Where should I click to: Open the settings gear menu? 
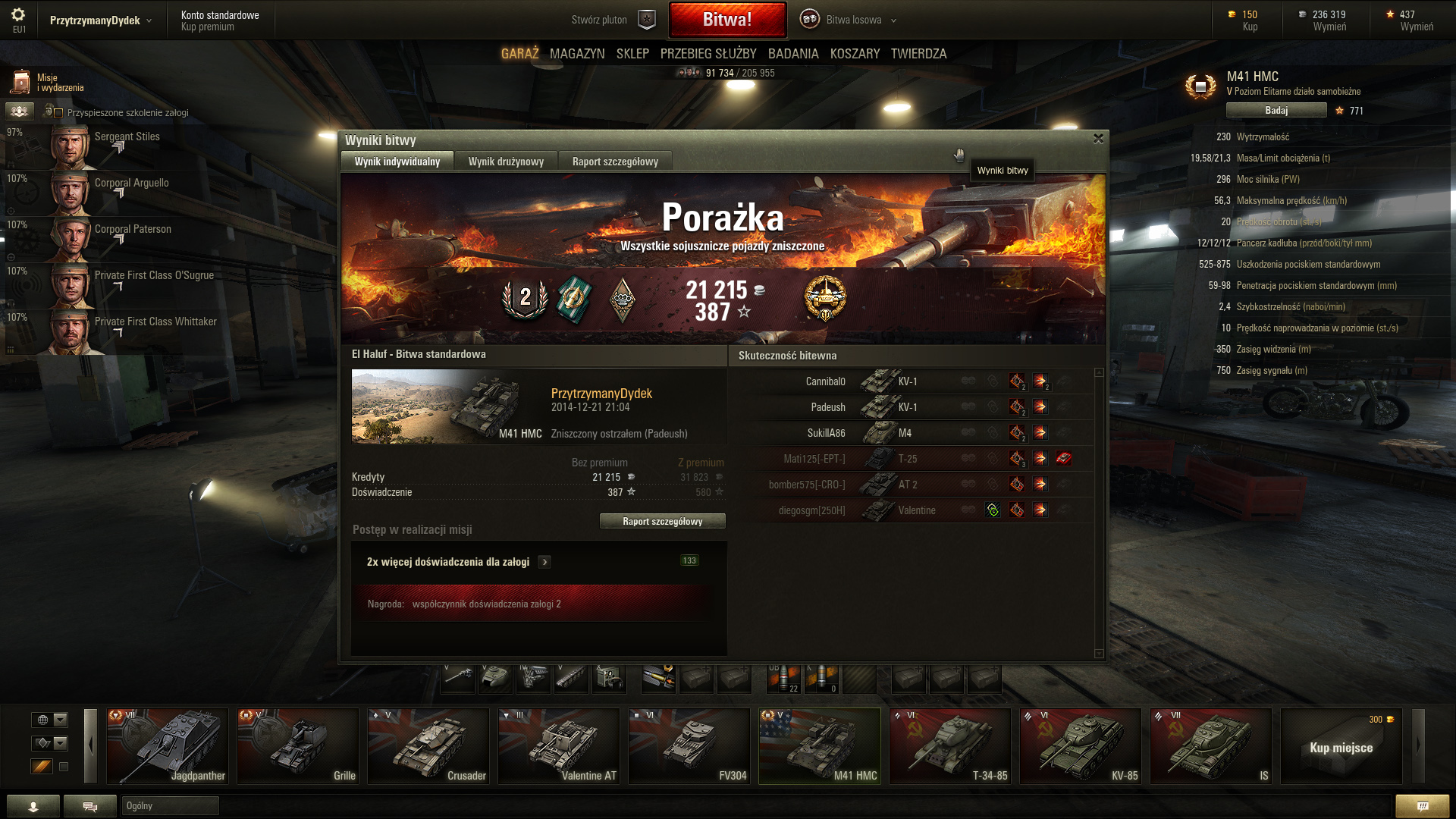[x=18, y=15]
